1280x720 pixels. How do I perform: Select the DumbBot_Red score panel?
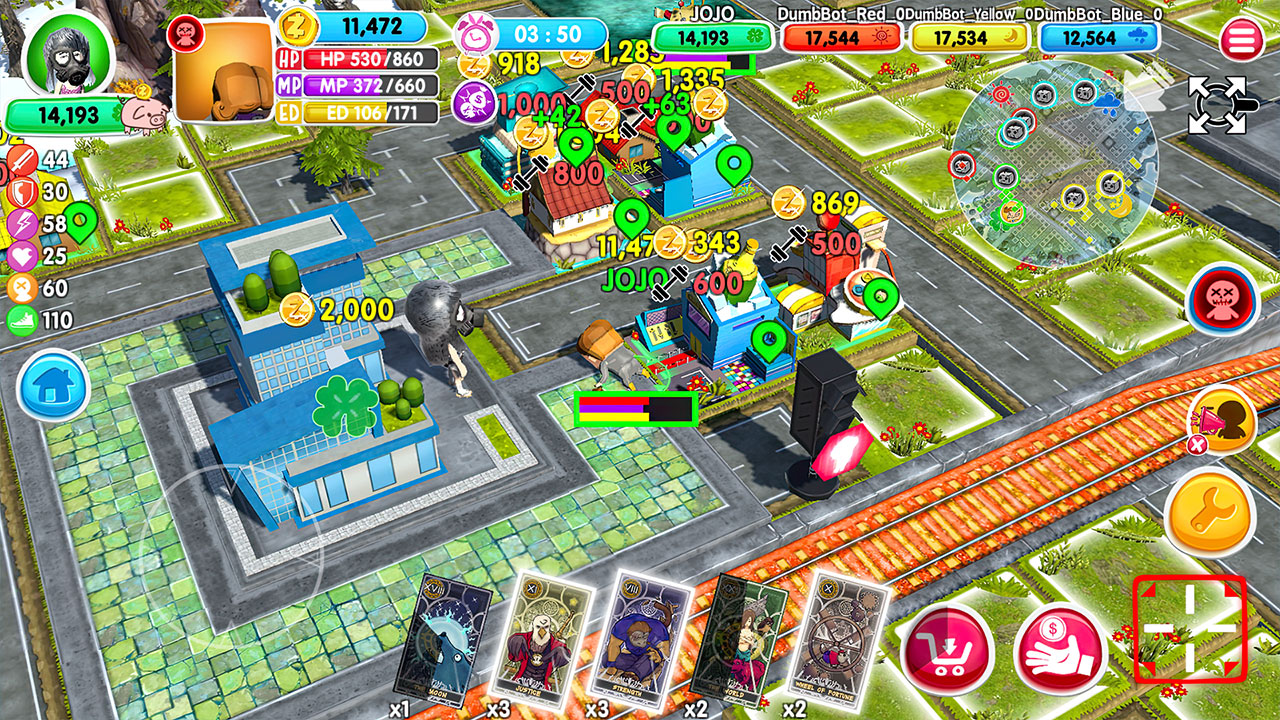click(842, 38)
